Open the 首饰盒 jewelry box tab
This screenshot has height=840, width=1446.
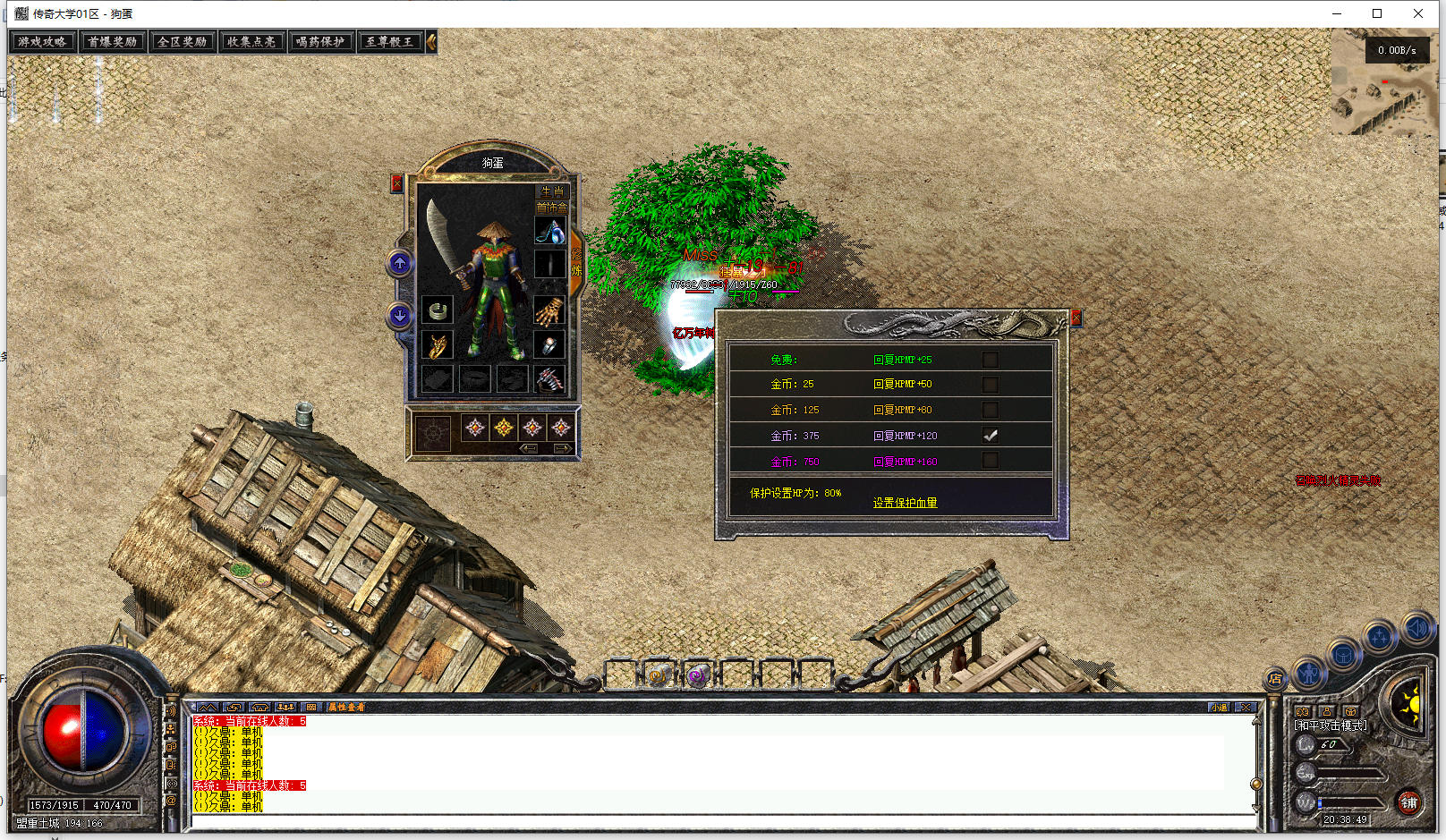[x=551, y=208]
